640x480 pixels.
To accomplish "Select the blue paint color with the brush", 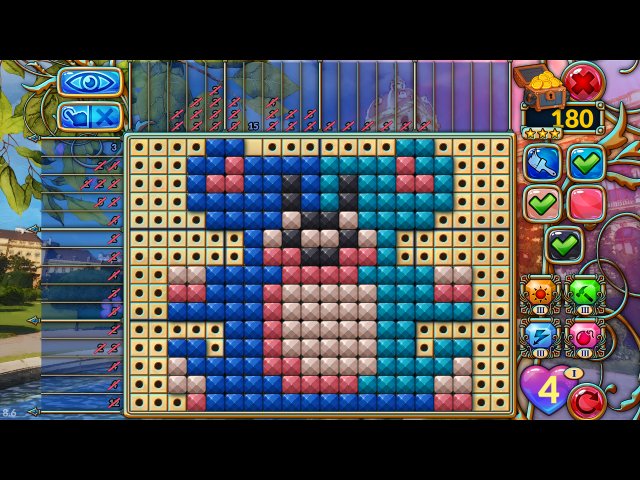I will coord(543,162).
